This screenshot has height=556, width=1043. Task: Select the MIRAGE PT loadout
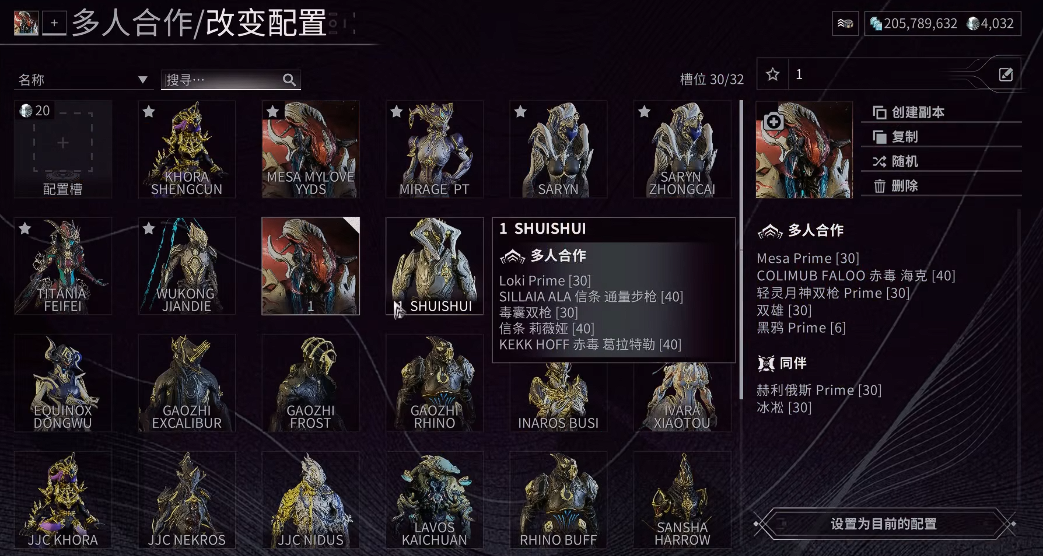pyautogui.click(x=434, y=150)
